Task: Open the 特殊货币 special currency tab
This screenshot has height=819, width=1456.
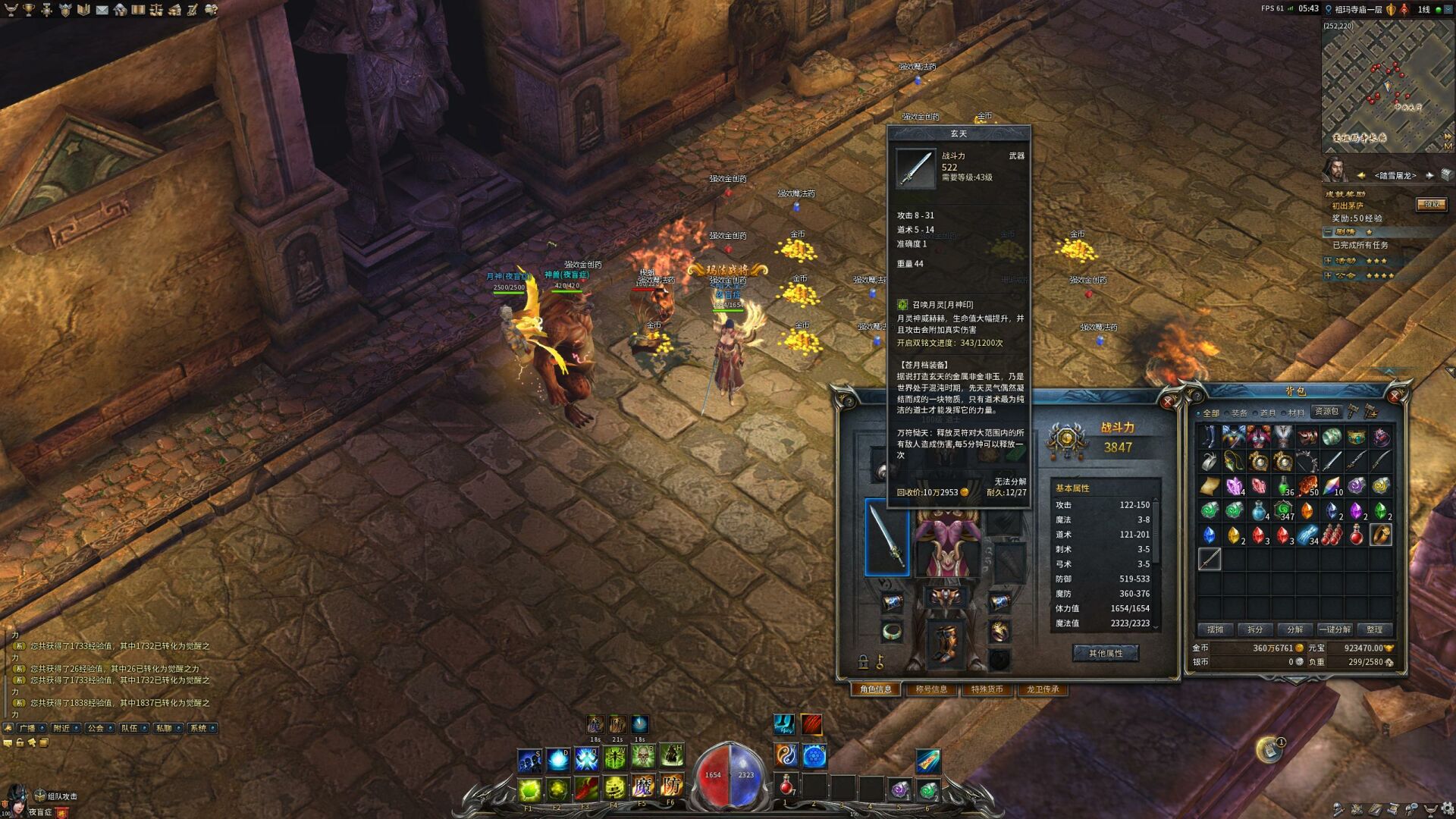Action: 987,689
